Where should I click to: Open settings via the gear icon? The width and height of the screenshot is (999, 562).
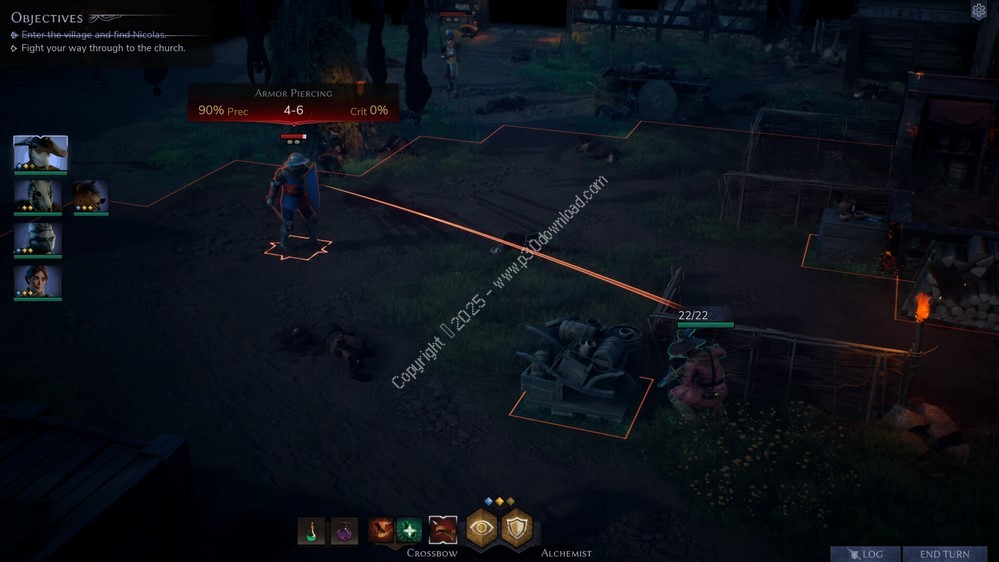click(x=979, y=11)
